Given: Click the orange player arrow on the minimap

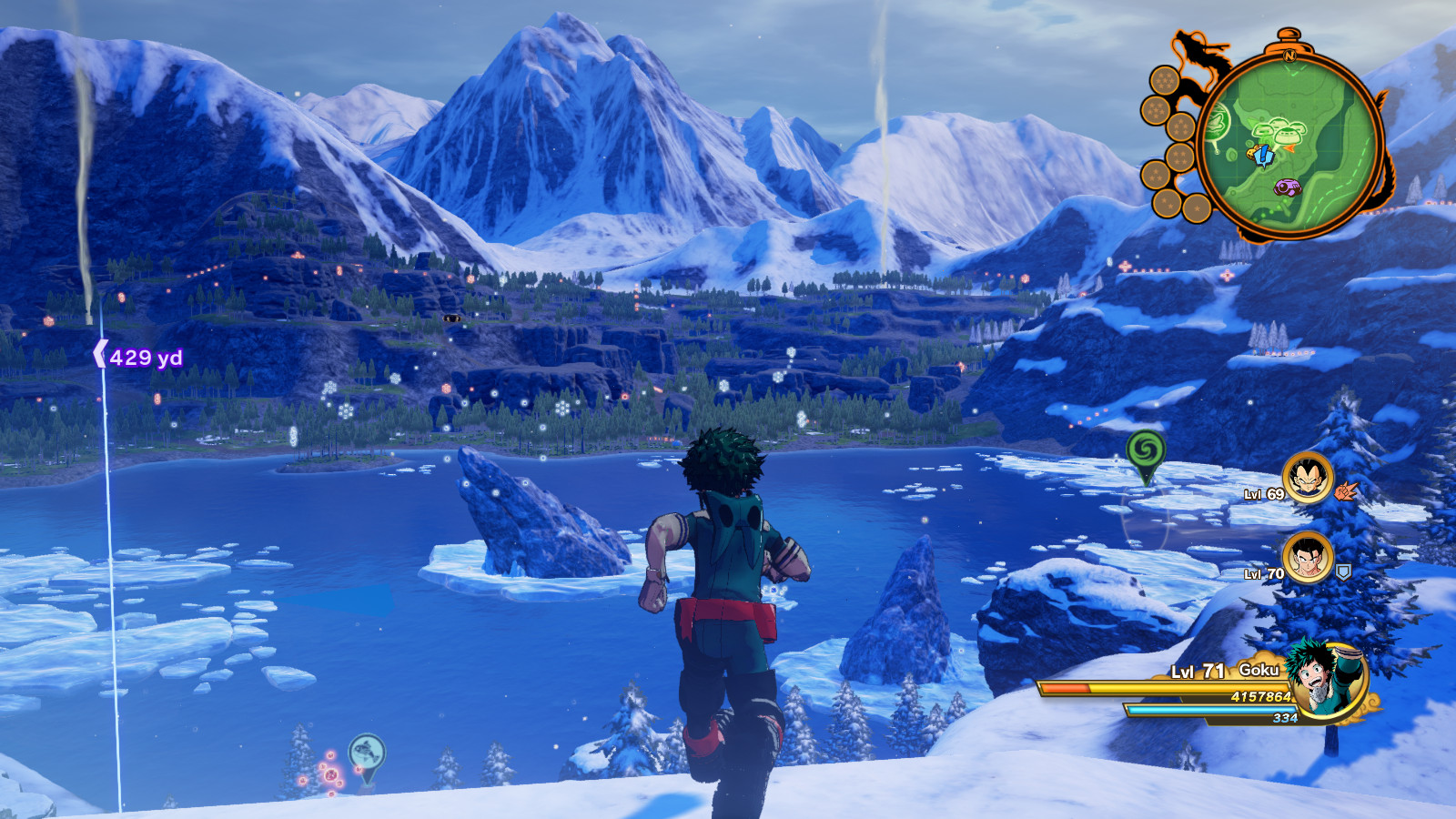Looking at the screenshot, I should [1289, 148].
